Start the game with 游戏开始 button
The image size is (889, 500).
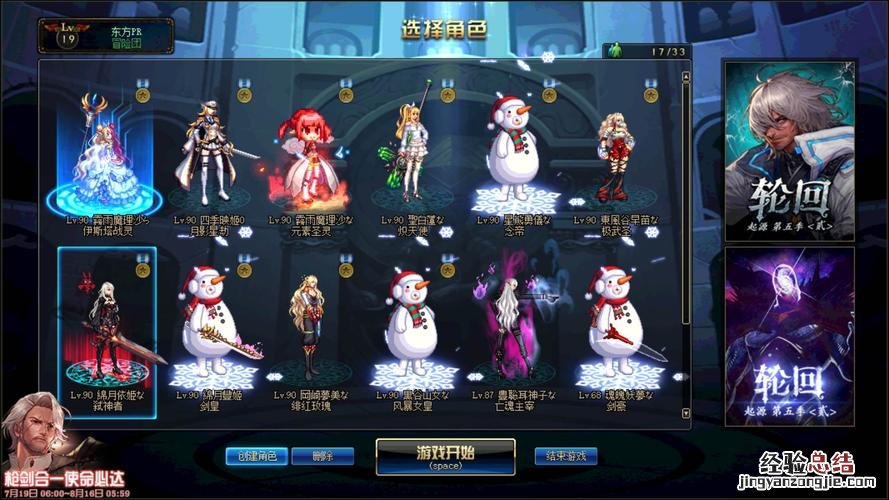(x=445, y=455)
